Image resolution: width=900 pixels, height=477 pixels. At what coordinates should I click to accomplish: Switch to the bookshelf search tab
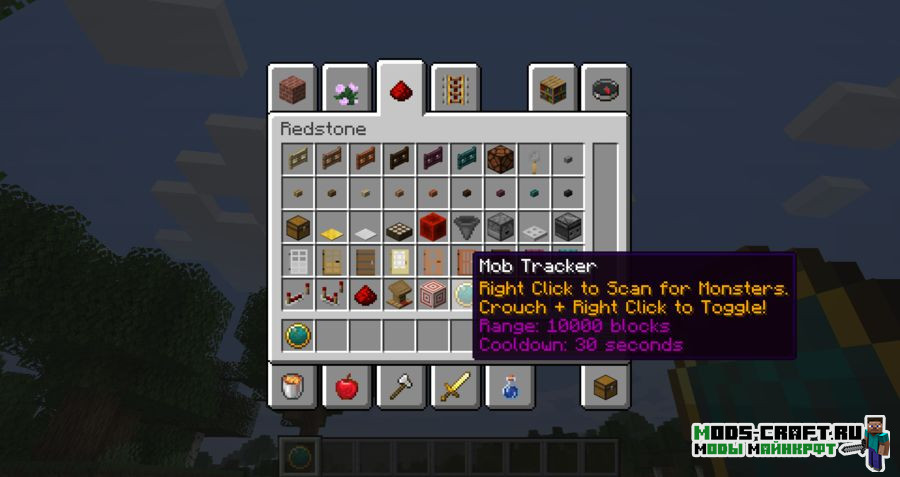[553, 91]
